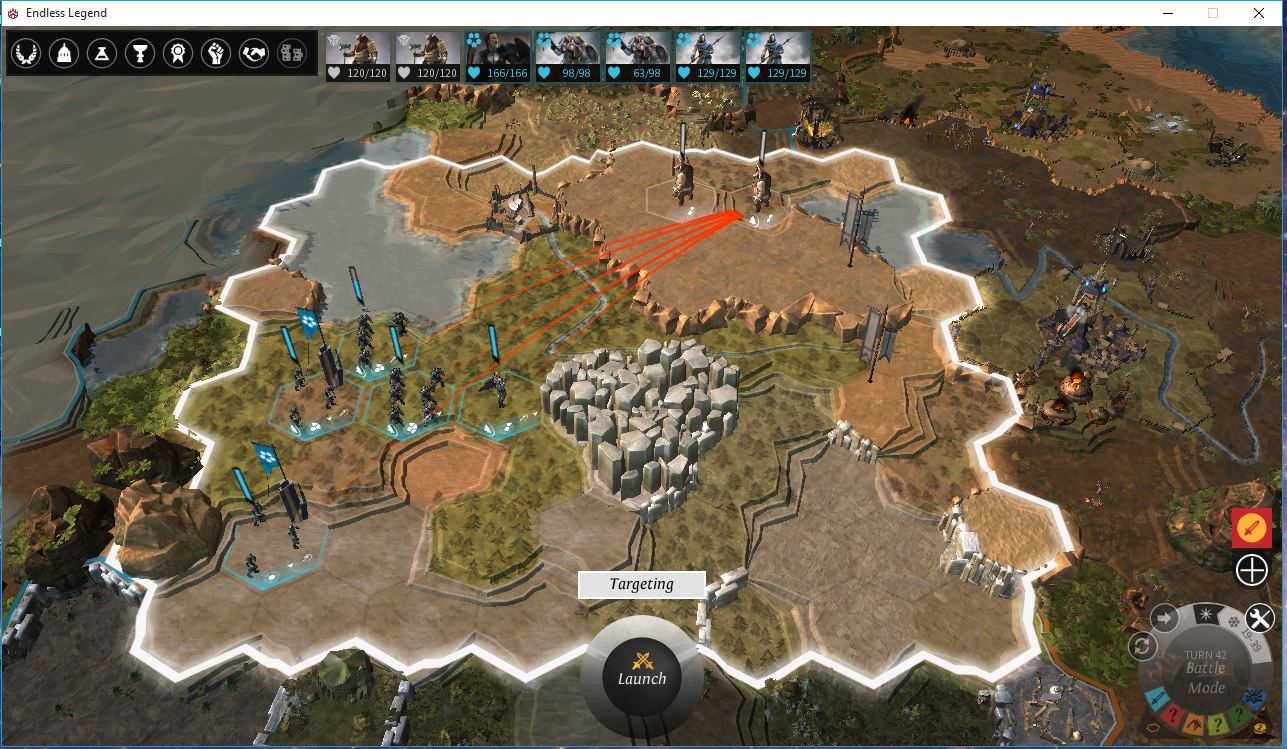Click the end turn arrow button
This screenshot has height=749, width=1287.
click(1163, 617)
